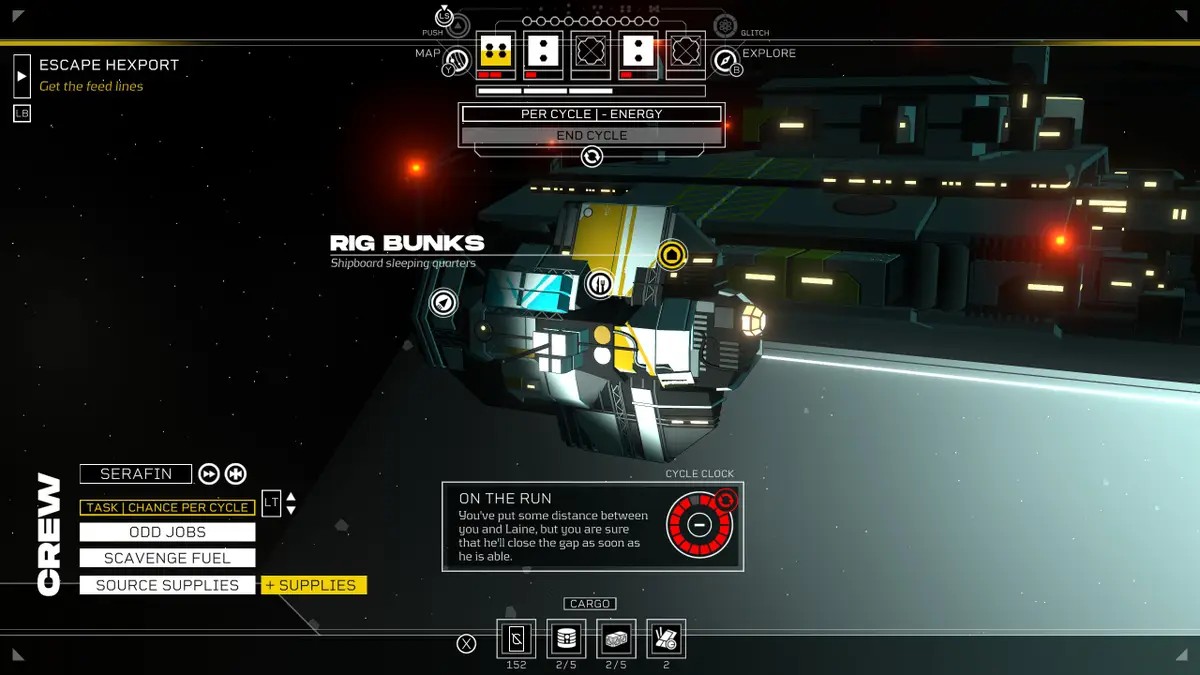Select the cargo slot showing 152
The width and height of the screenshot is (1200, 675).
click(x=516, y=638)
